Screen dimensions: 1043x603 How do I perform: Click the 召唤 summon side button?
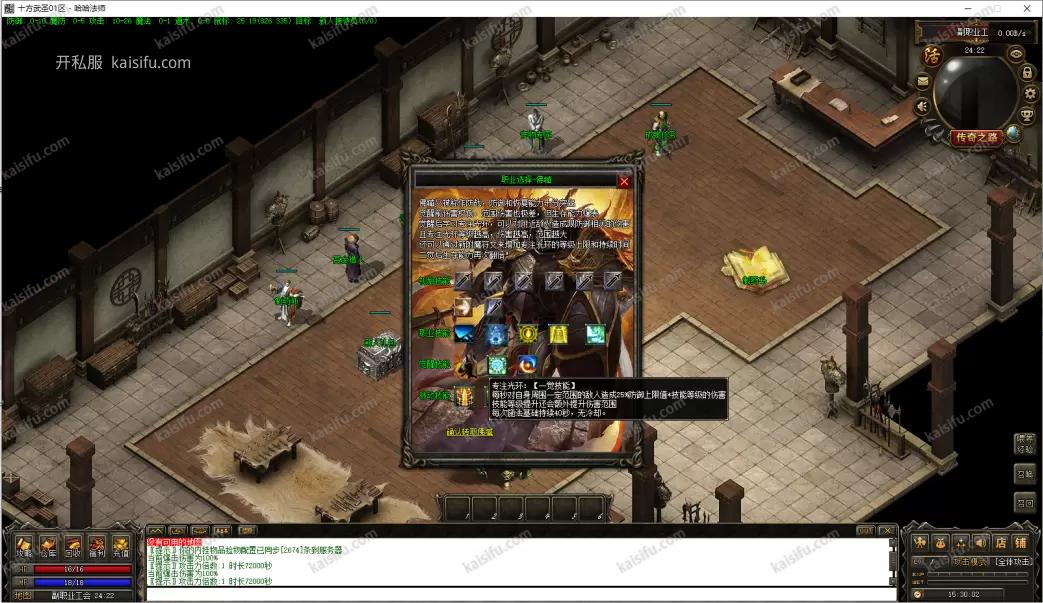(x=1024, y=474)
